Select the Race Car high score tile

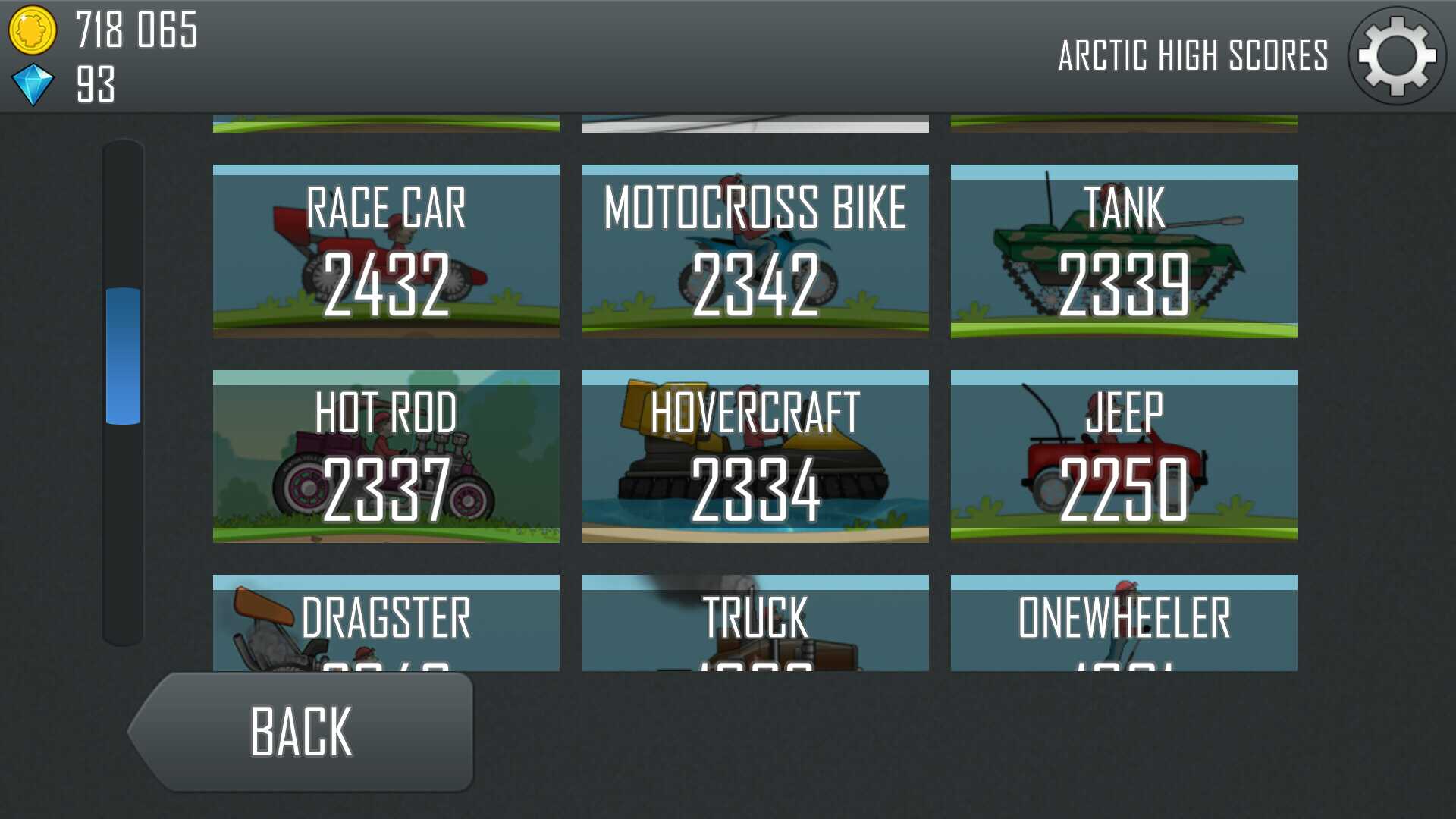pos(386,251)
